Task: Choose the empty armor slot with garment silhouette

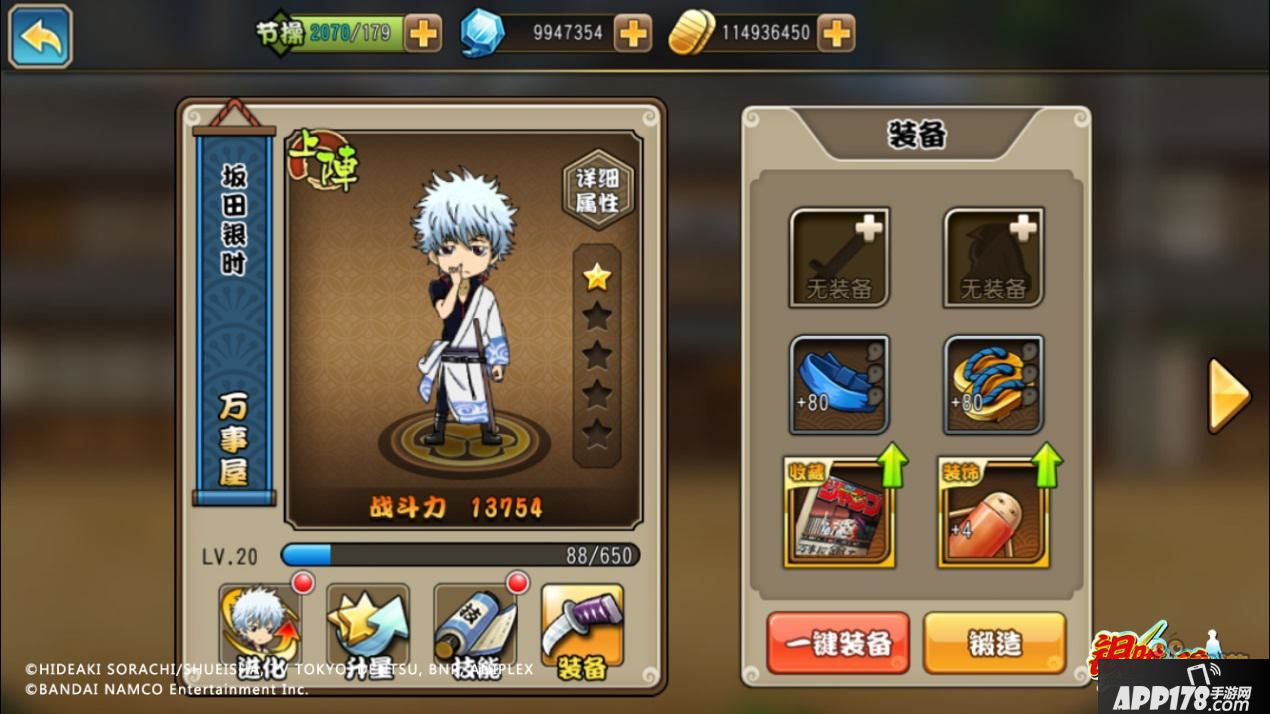Action: pyautogui.click(x=993, y=256)
